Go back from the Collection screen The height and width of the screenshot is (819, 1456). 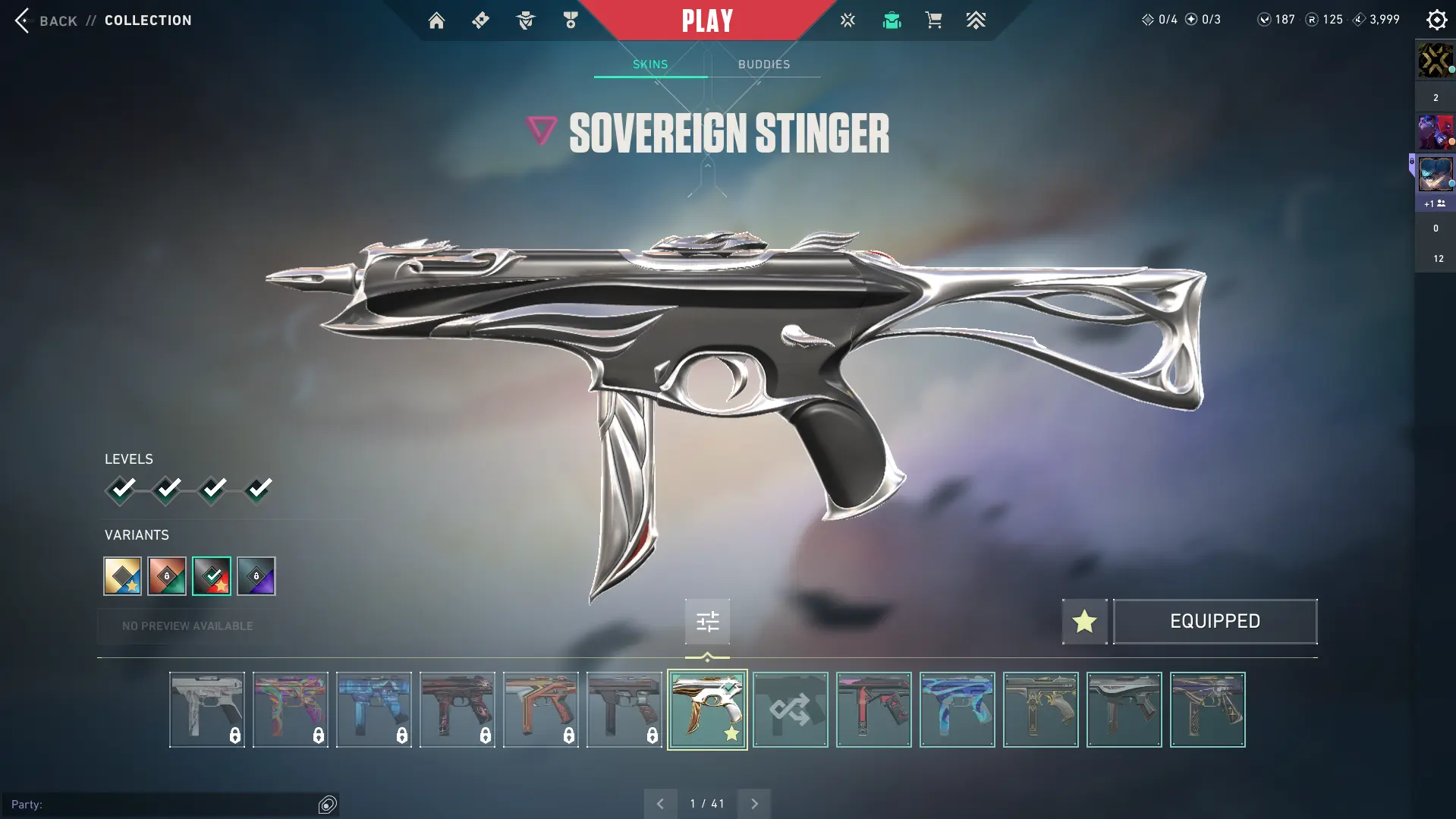point(46,20)
